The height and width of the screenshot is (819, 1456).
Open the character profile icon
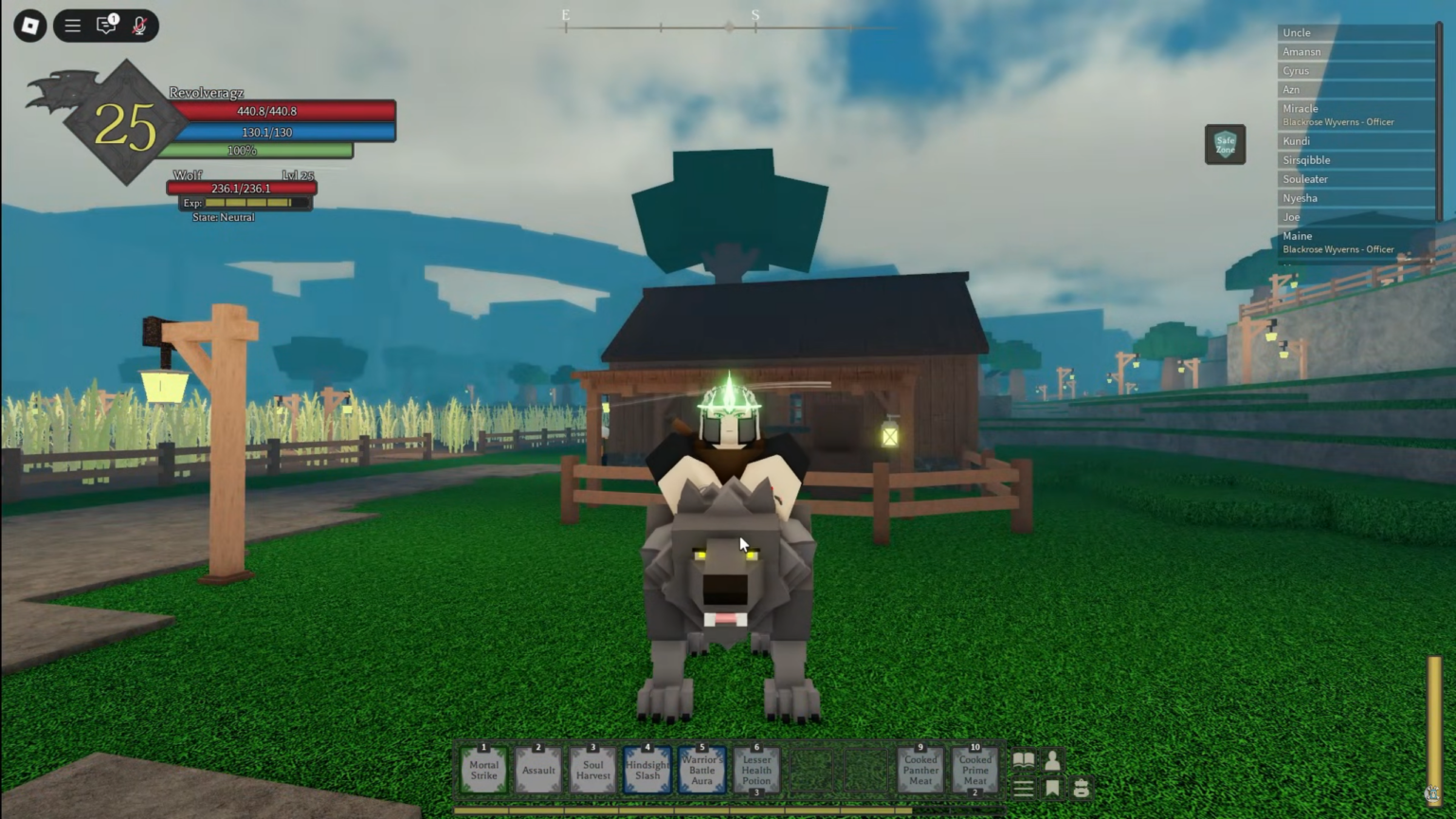pyautogui.click(x=1052, y=758)
